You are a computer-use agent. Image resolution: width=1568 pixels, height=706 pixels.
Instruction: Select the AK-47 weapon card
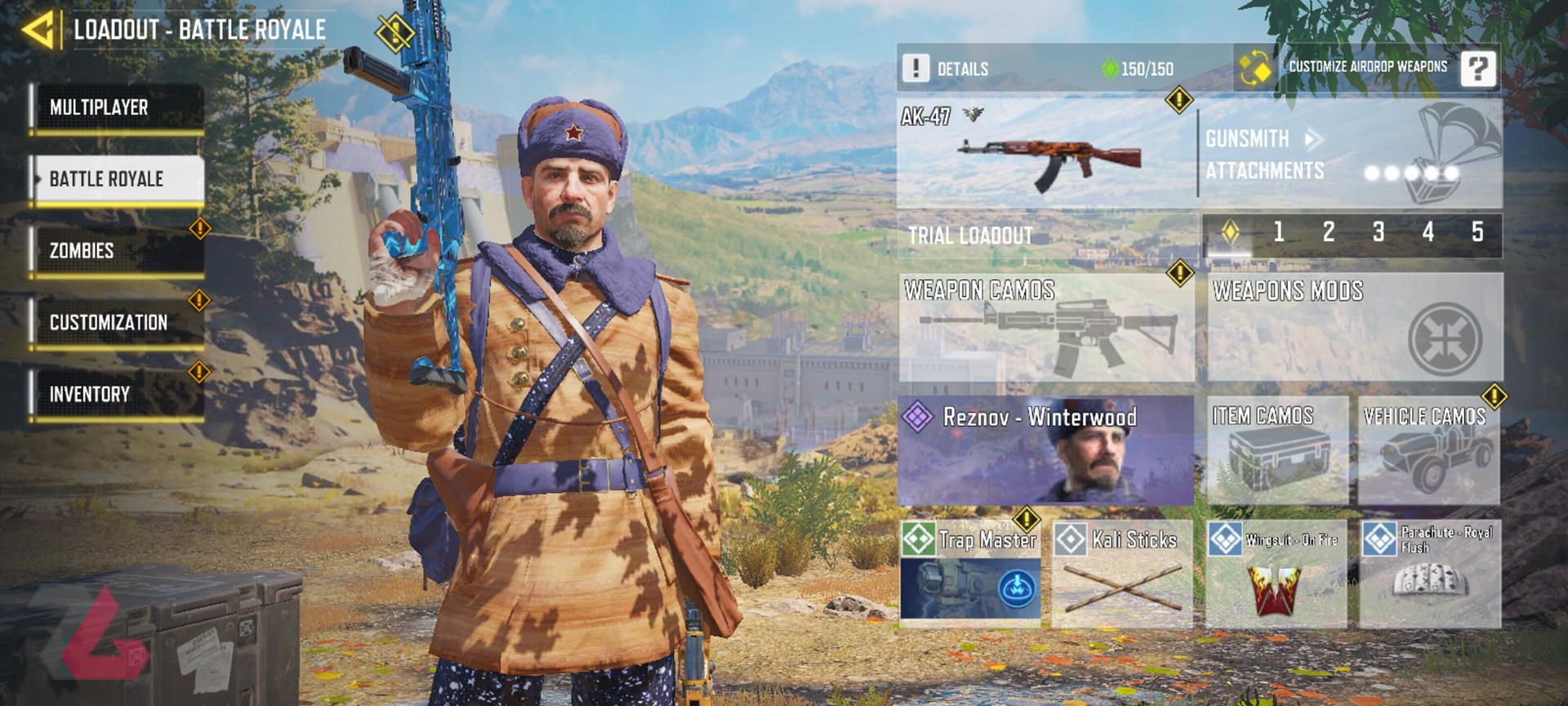pos(1045,154)
